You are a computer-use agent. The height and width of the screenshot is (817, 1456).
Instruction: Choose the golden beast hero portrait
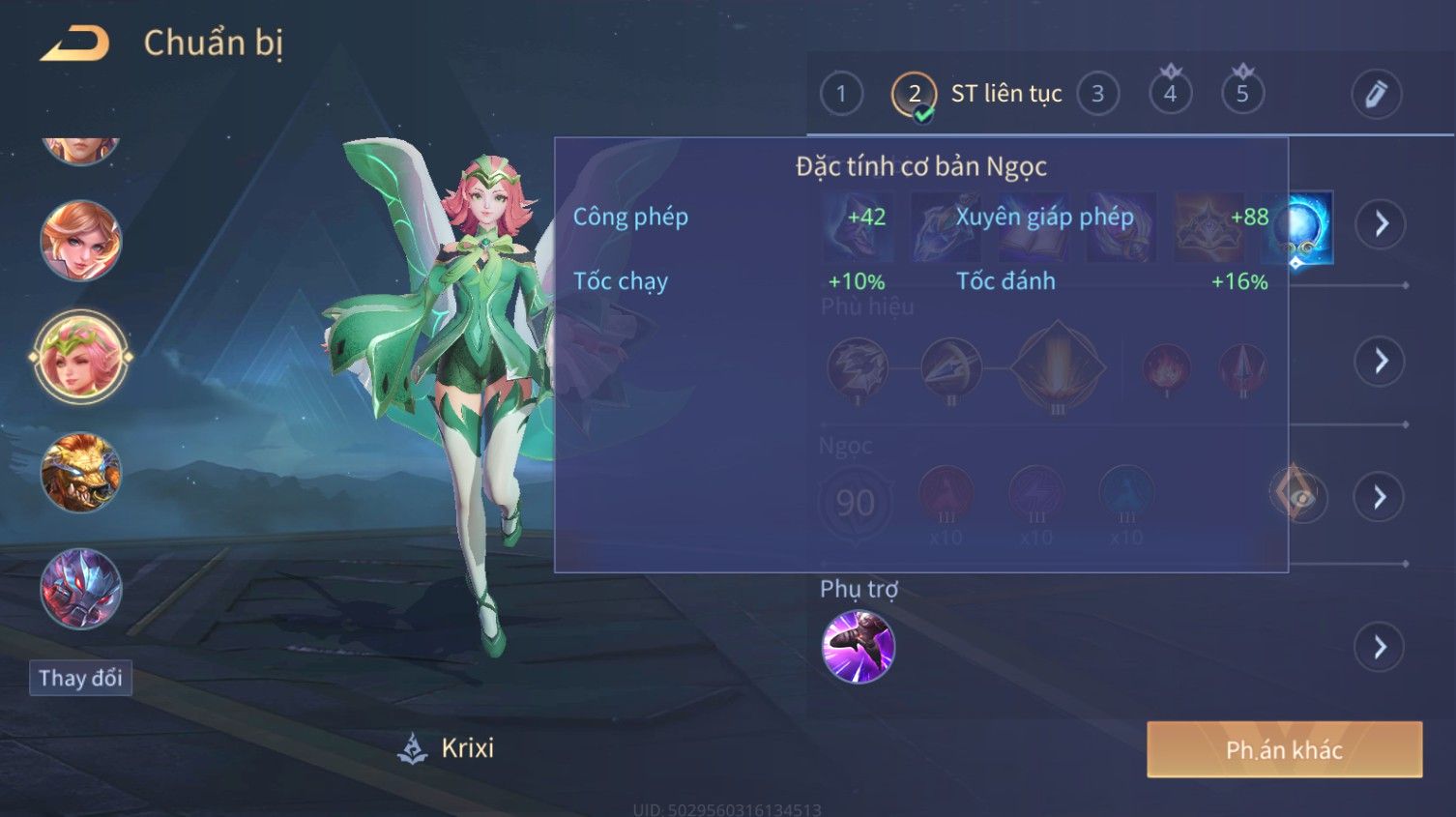tap(81, 473)
